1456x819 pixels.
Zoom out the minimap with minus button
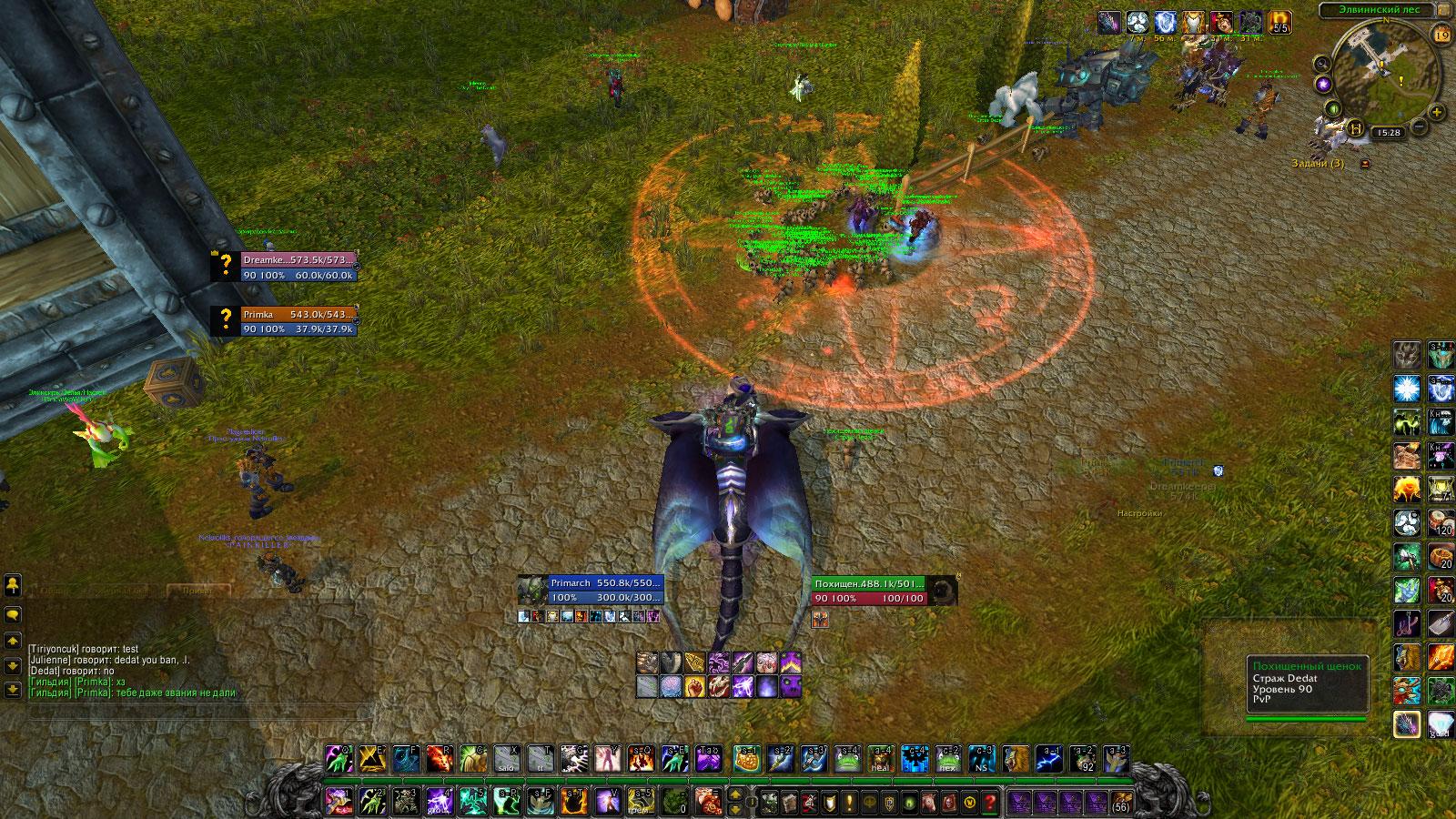1419,127
